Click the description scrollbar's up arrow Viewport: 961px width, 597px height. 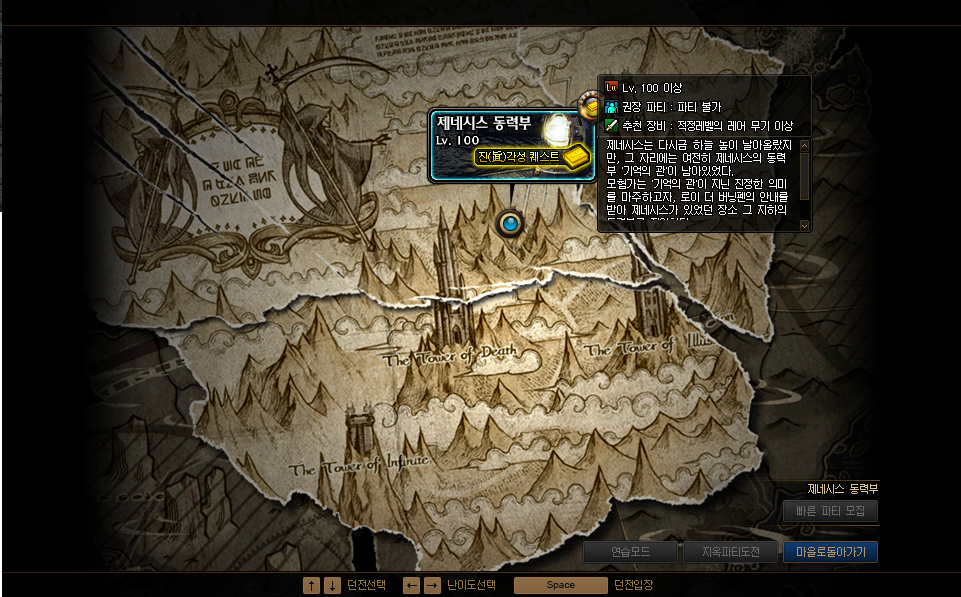click(x=805, y=145)
